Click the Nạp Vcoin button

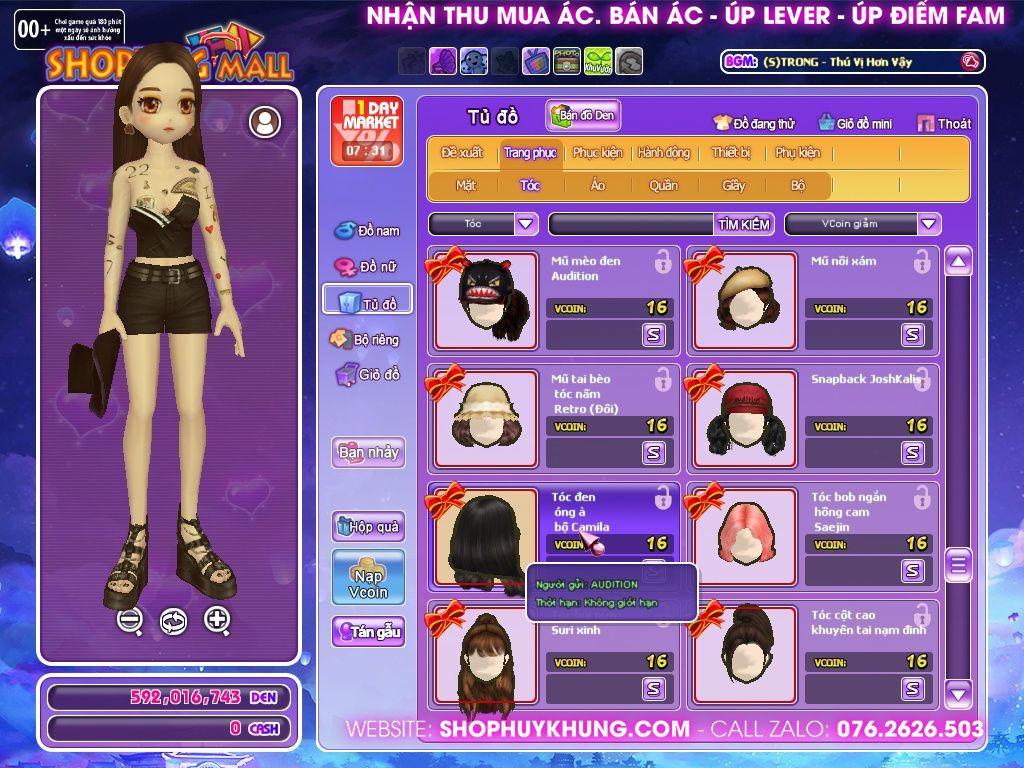(x=368, y=577)
